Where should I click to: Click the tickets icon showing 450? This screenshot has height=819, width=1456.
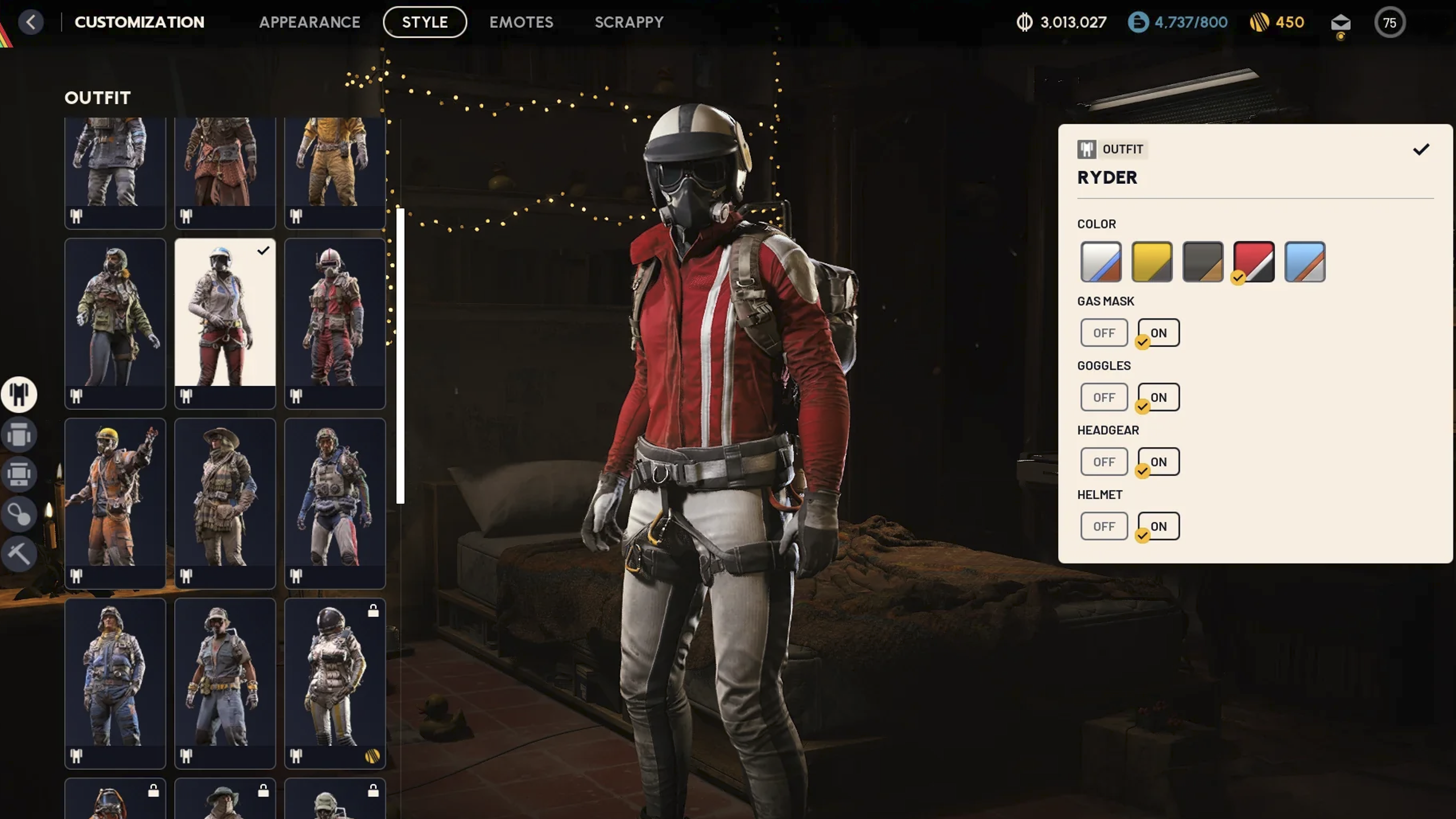point(1259,22)
